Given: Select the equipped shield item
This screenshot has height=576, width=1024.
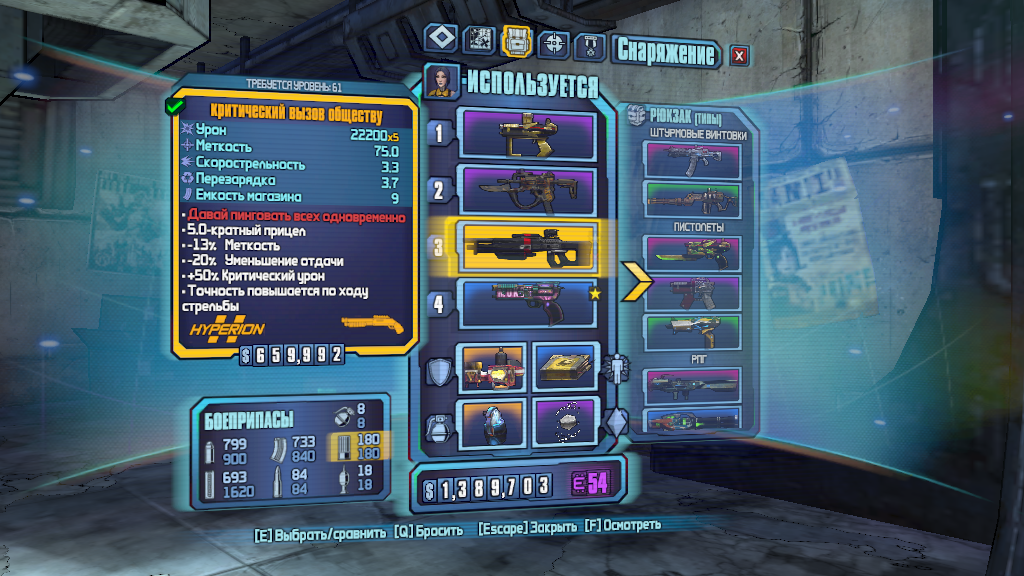Looking at the screenshot, I should pyautogui.click(x=490, y=368).
